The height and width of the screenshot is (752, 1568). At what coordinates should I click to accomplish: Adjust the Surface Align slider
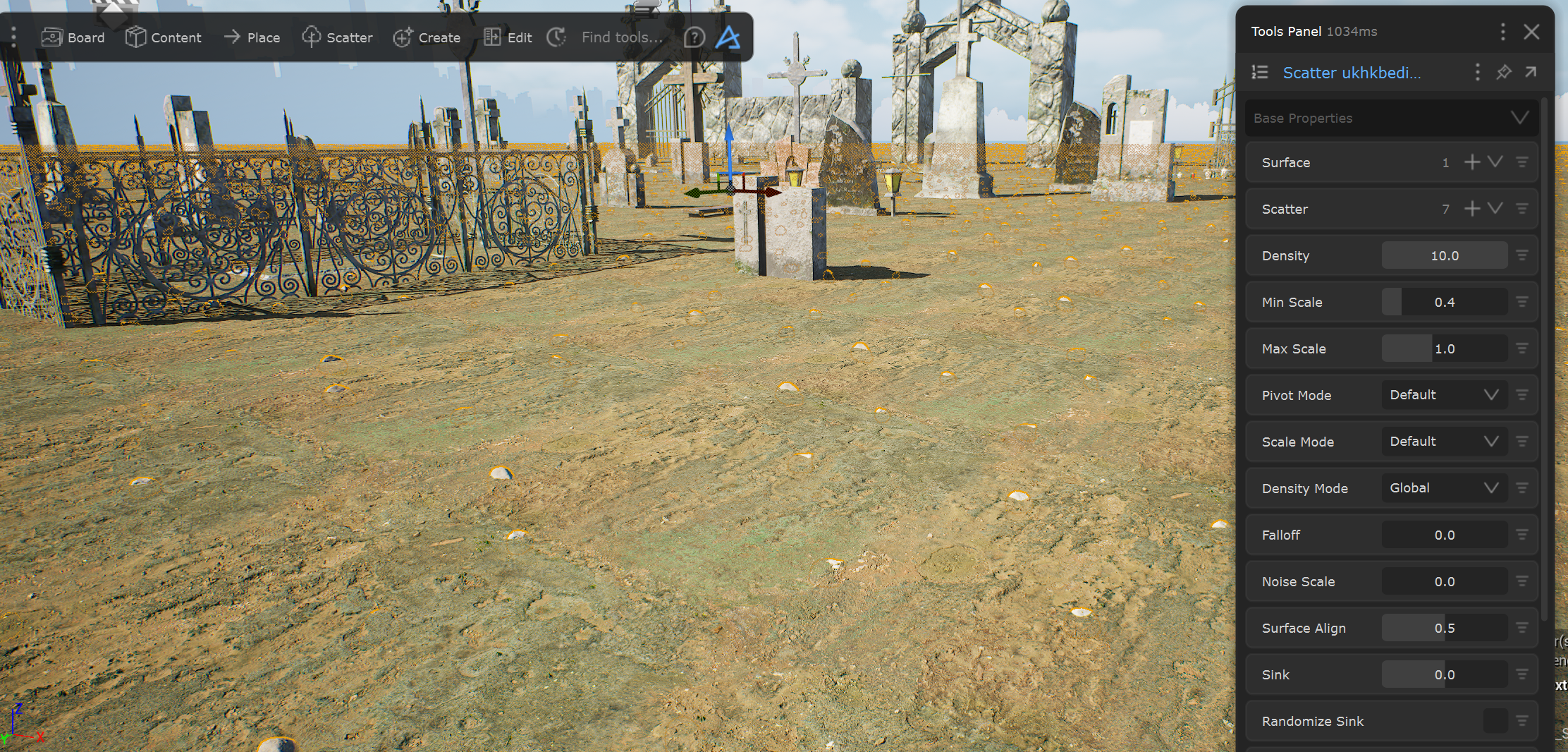[1444, 628]
